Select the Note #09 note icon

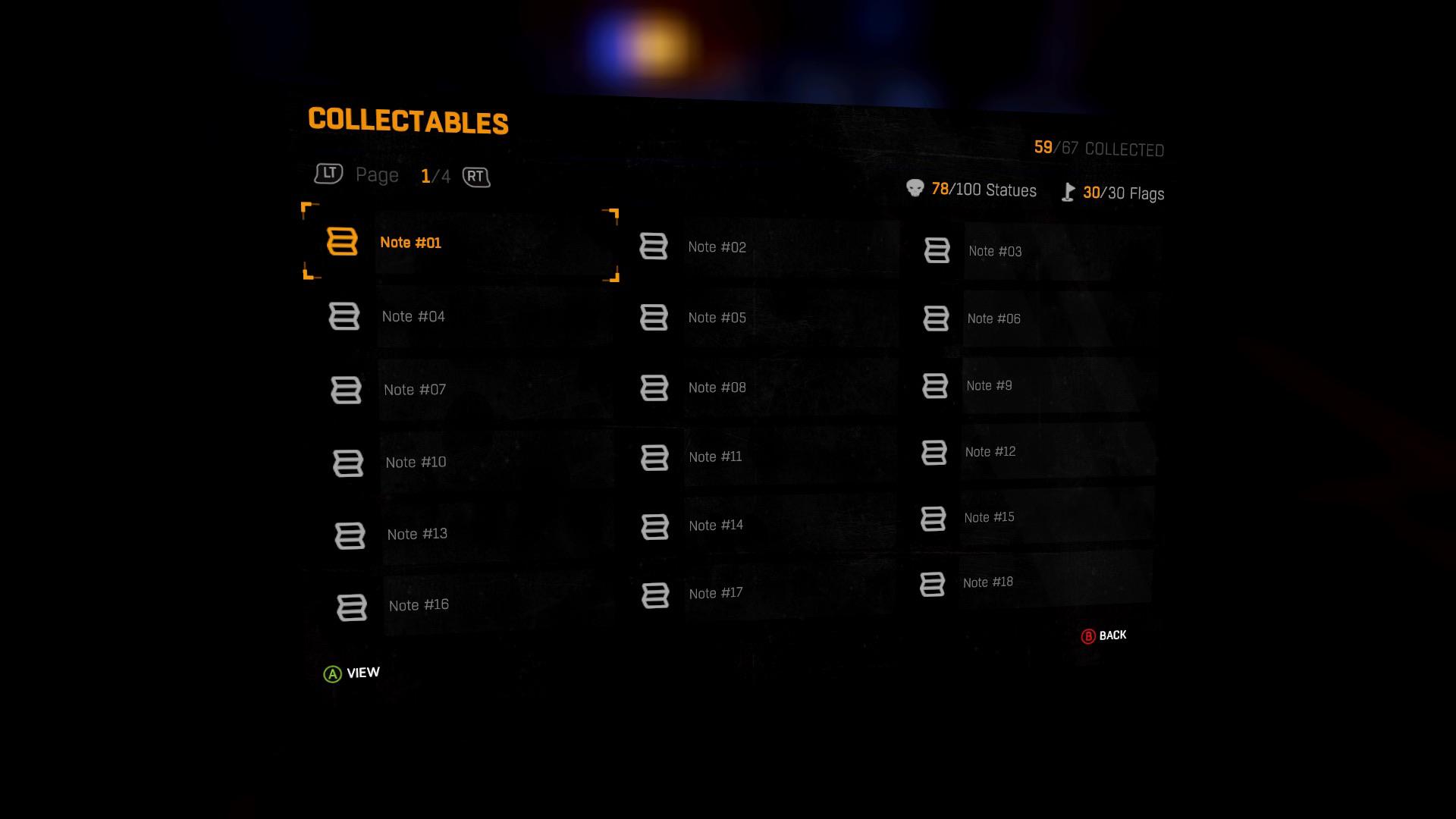click(x=934, y=385)
